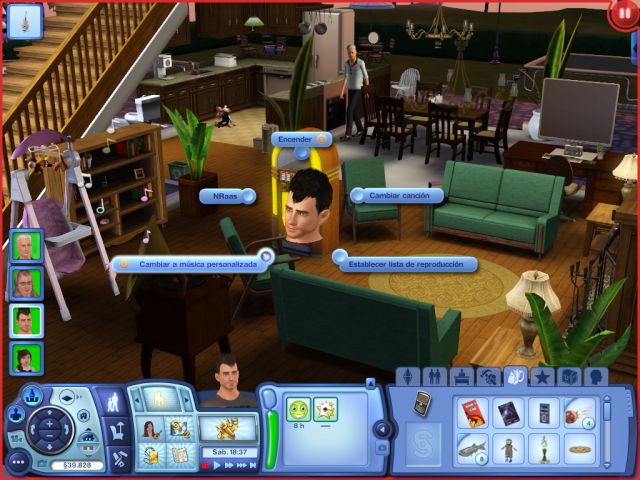This screenshot has height=480, width=640.
Task: Click the fish item in the inventory
Action: coord(472,448)
